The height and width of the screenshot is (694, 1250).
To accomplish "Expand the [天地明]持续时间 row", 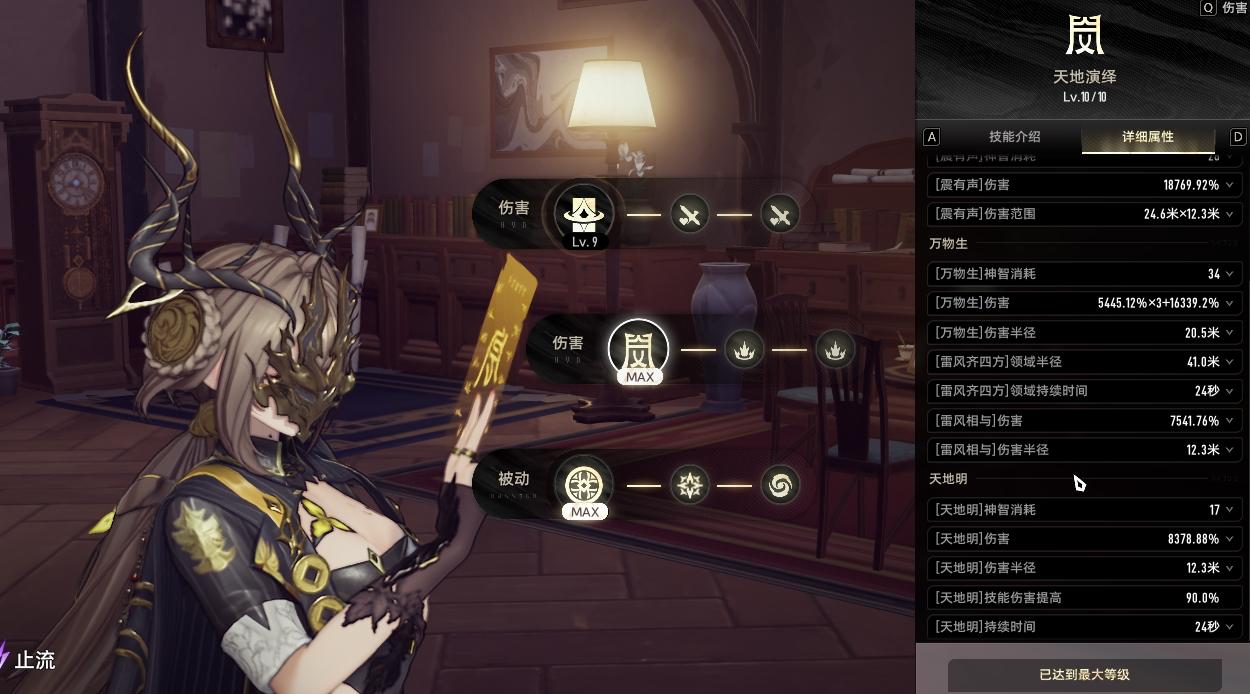I will coord(1084,627).
